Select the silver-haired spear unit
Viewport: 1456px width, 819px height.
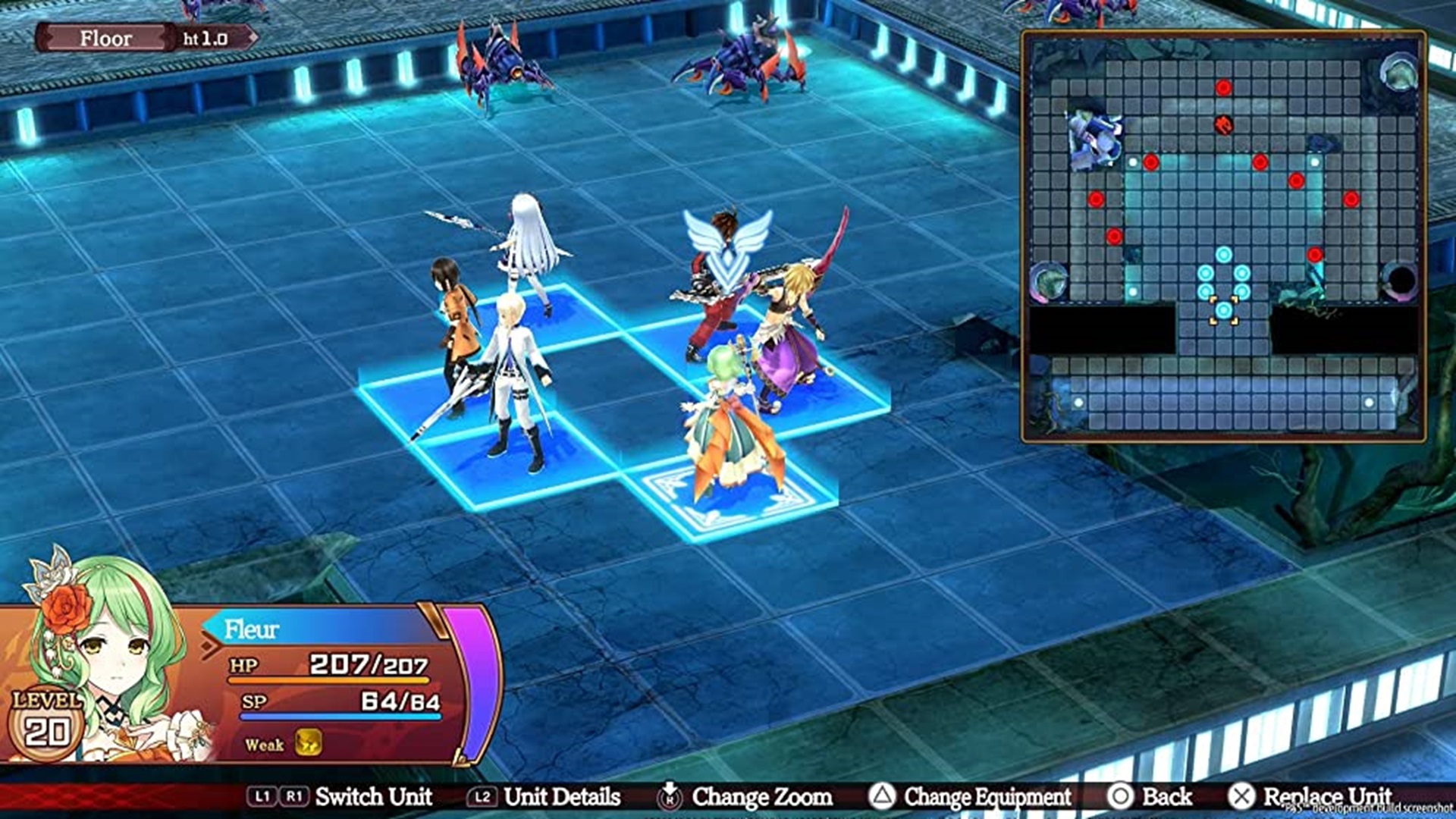(x=527, y=250)
